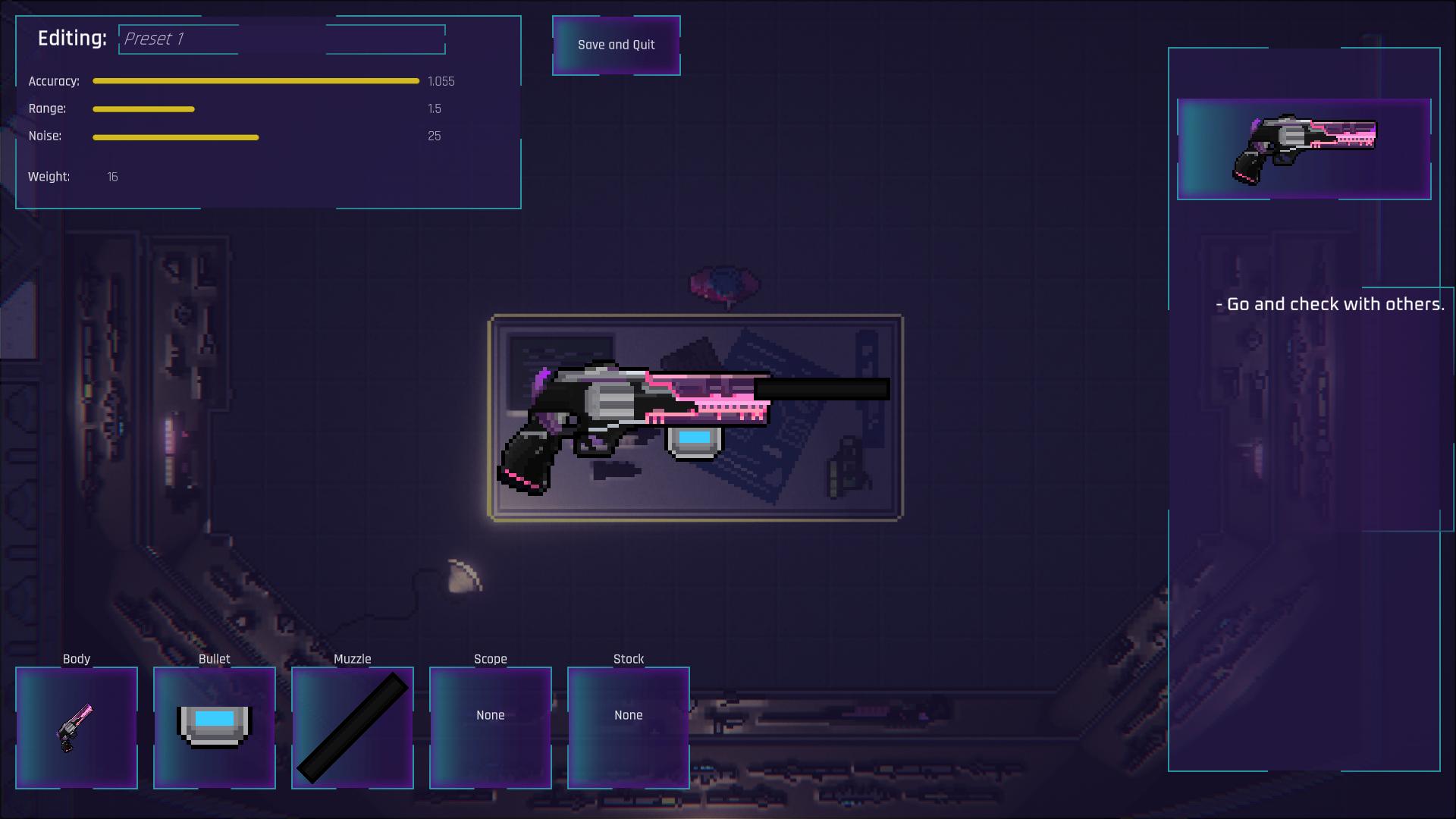Image resolution: width=1456 pixels, height=819 pixels.
Task: Click the Save and Quit button
Action: coord(616,45)
